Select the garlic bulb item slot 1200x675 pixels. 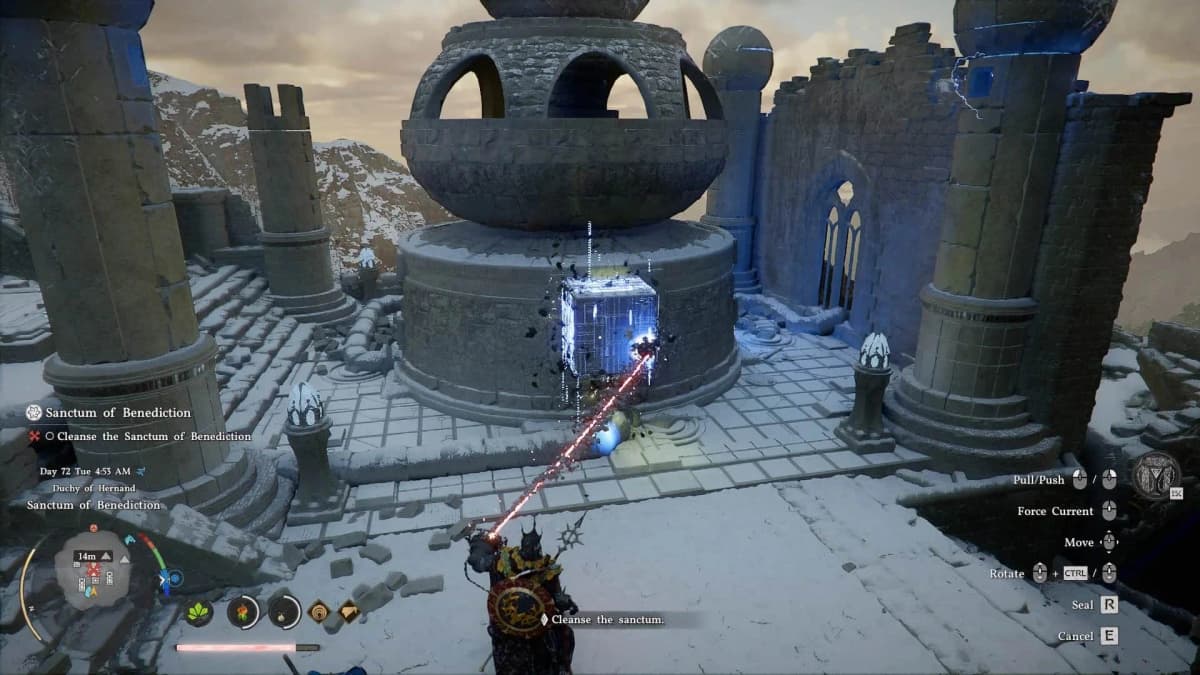tap(284, 611)
